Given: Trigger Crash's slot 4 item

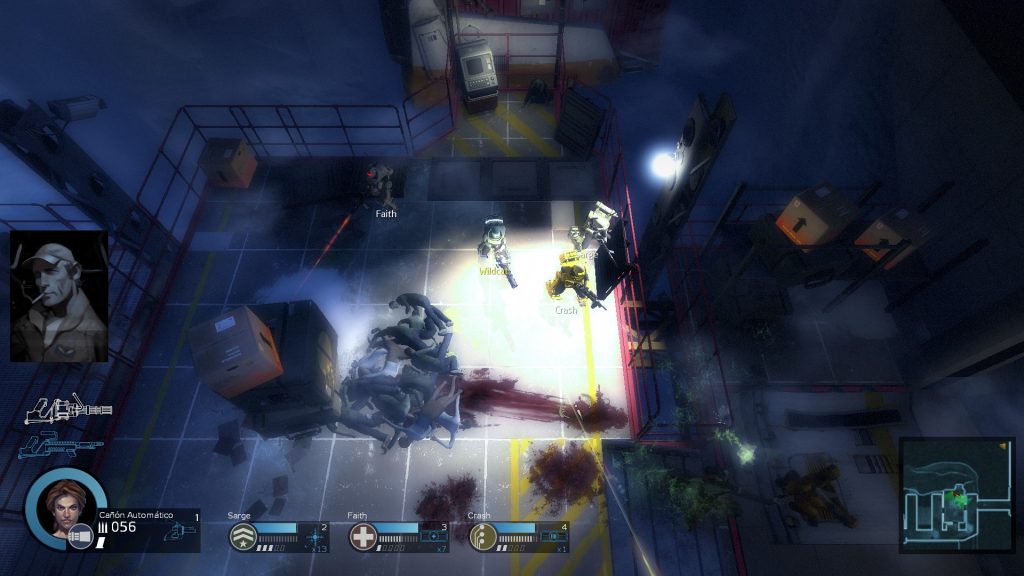Looking at the screenshot, I should pos(555,536).
